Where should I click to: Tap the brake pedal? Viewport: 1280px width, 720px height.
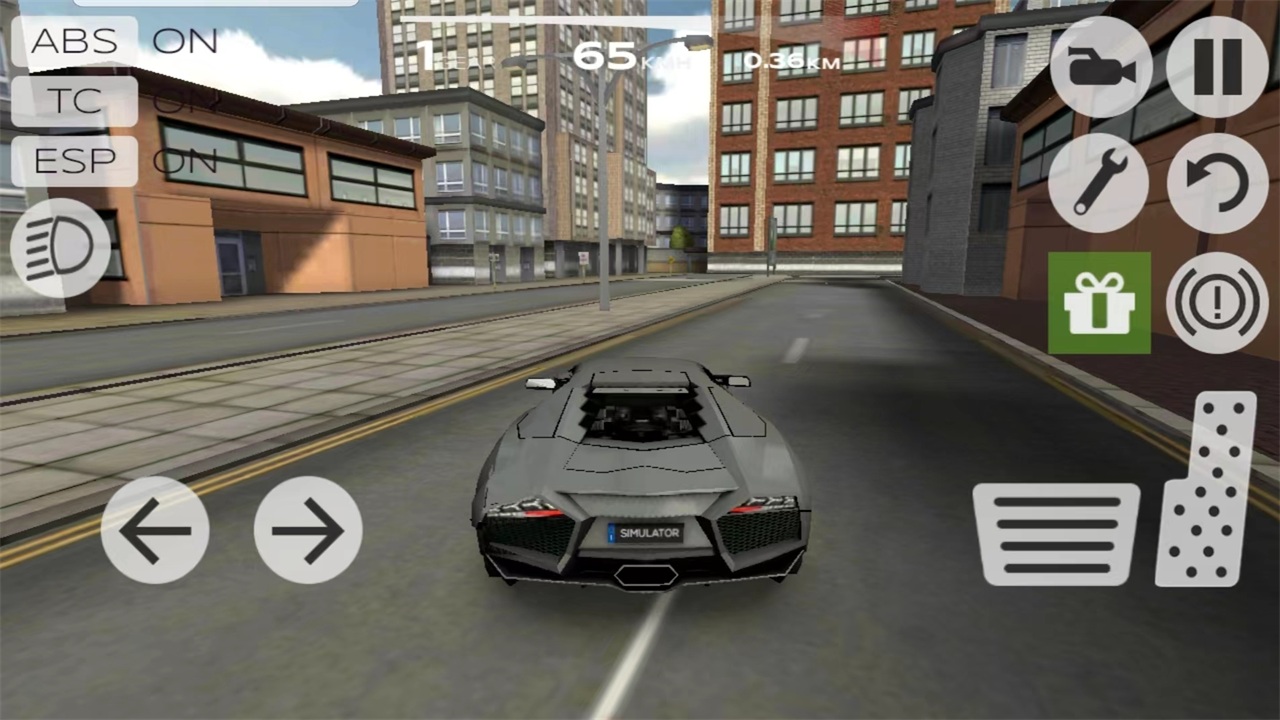point(1057,534)
